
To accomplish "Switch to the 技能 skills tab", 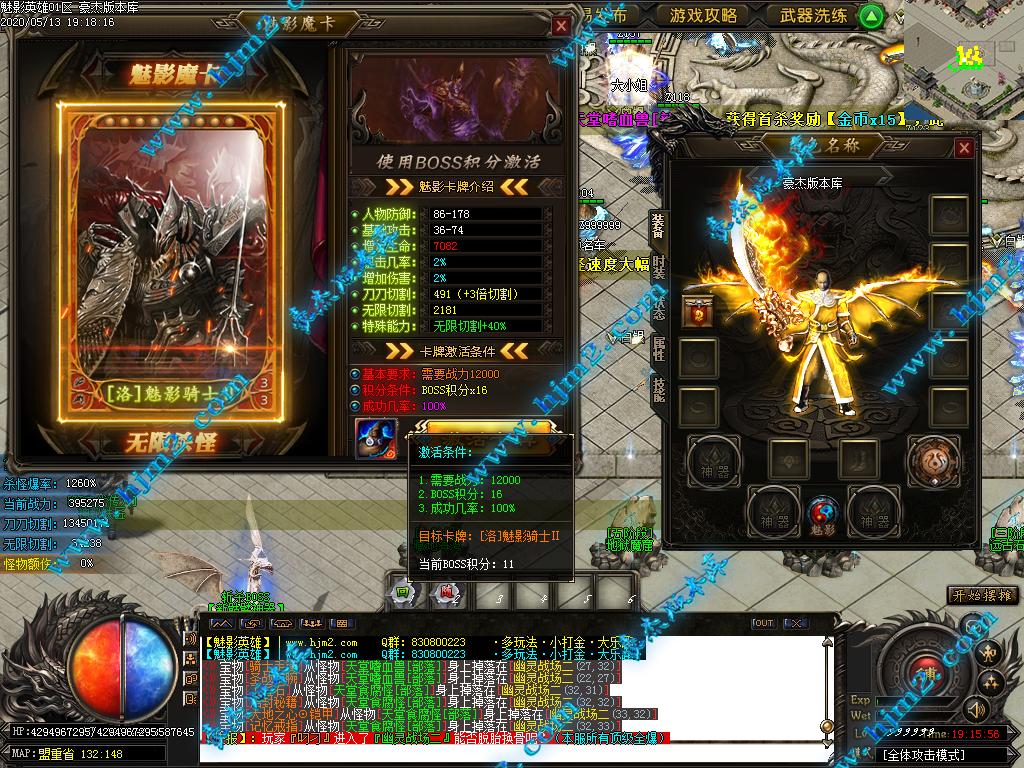I will [x=659, y=388].
